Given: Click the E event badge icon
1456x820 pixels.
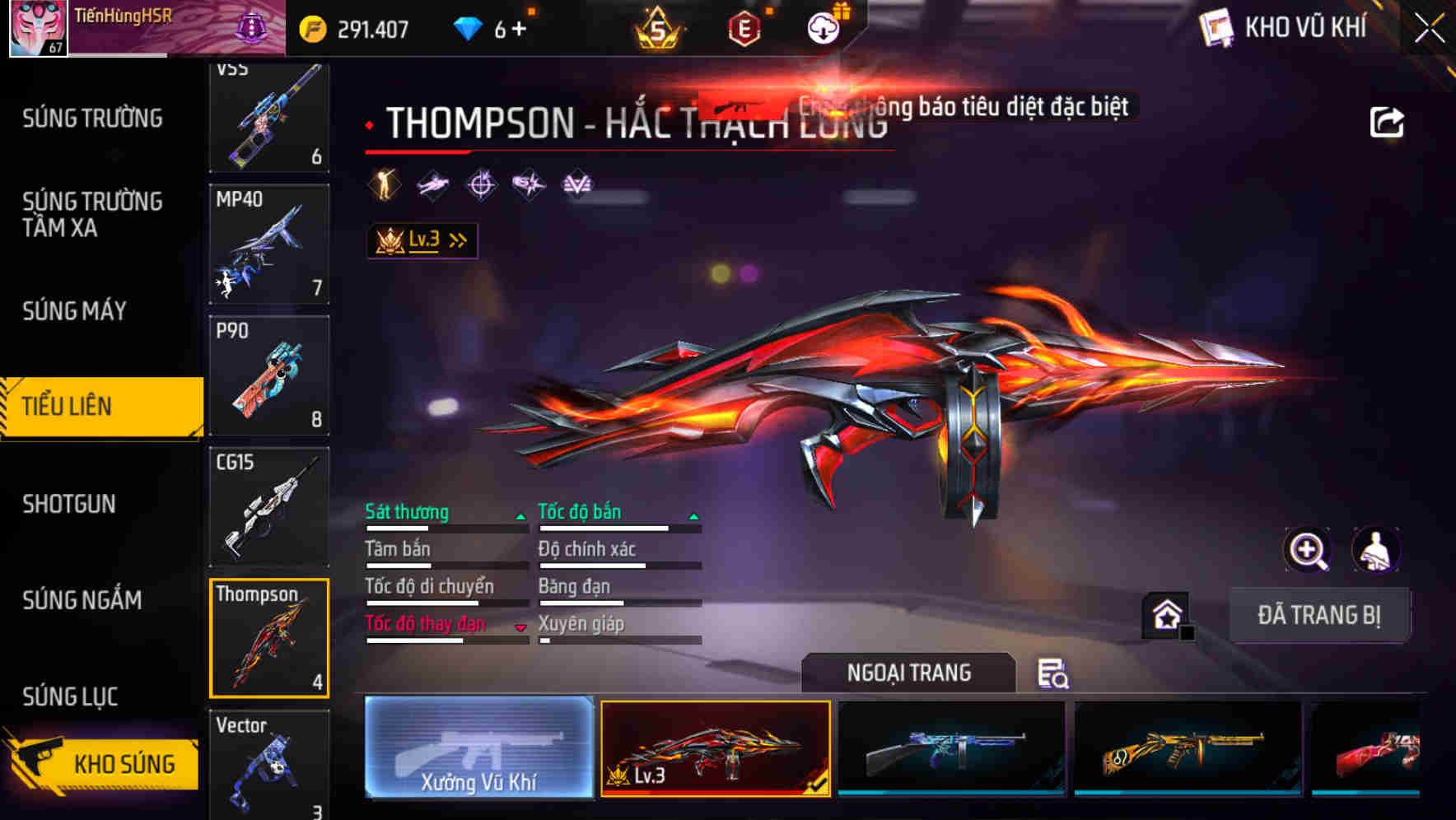Looking at the screenshot, I should (744, 27).
